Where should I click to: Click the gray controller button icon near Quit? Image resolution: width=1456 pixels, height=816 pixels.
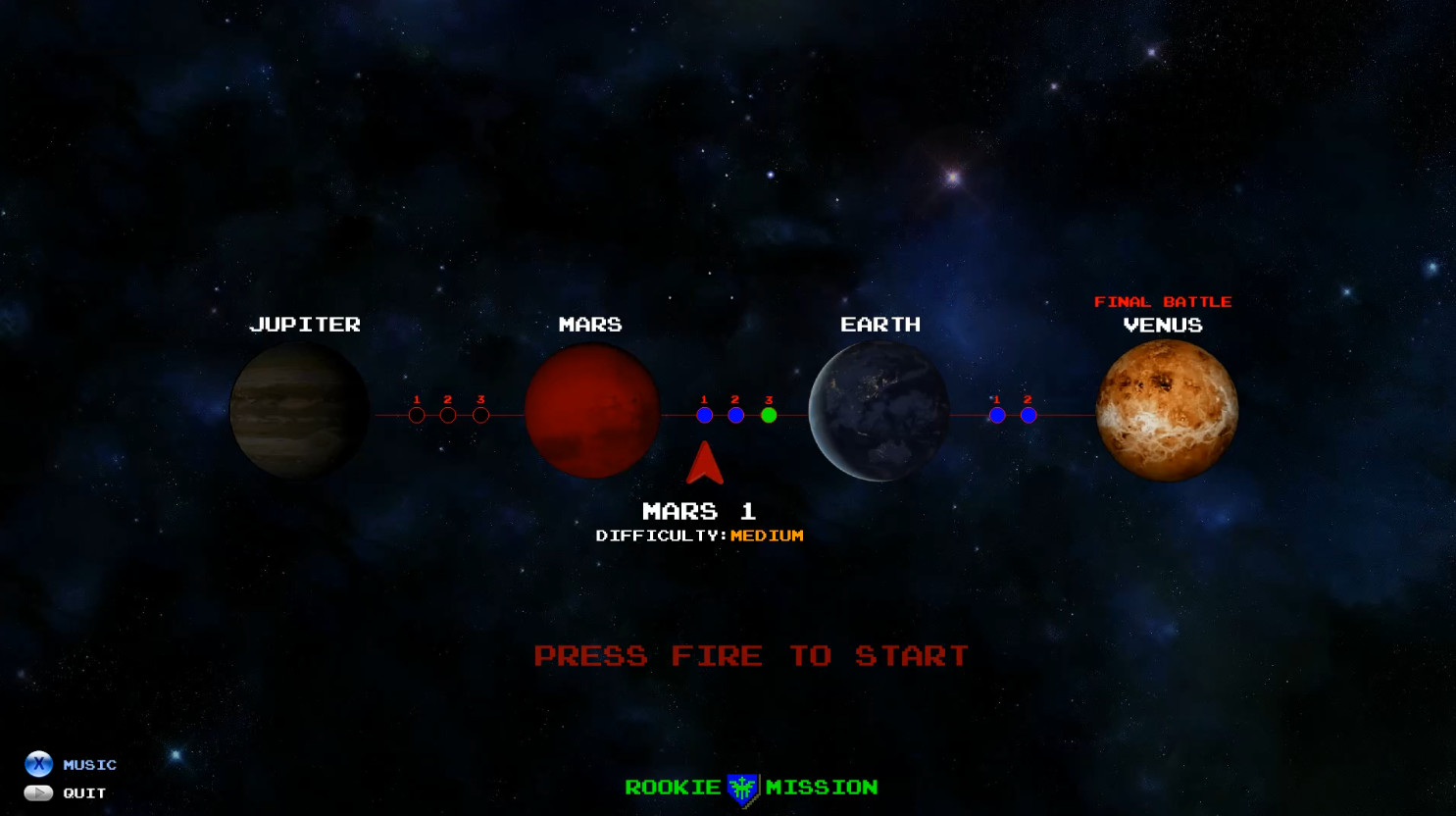tap(37, 791)
